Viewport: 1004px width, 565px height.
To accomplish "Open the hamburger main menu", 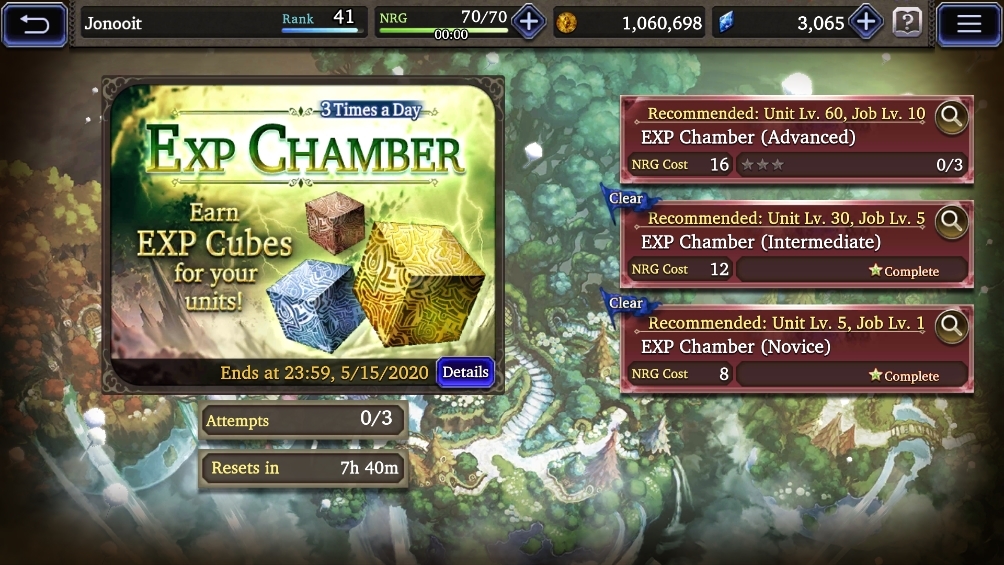I will coord(968,23).
